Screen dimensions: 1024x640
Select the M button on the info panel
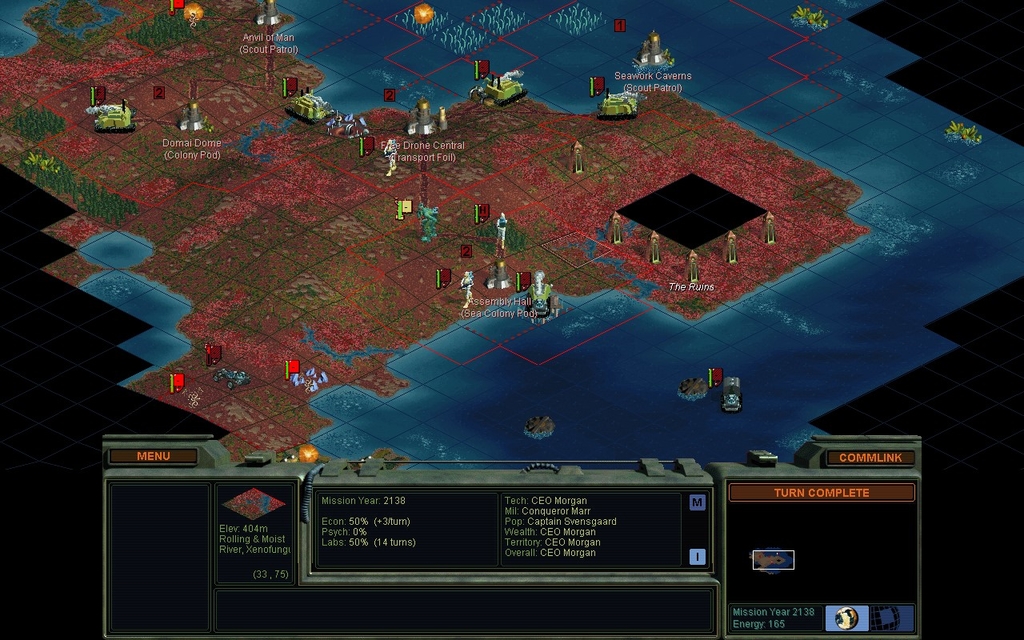(697, 502)
